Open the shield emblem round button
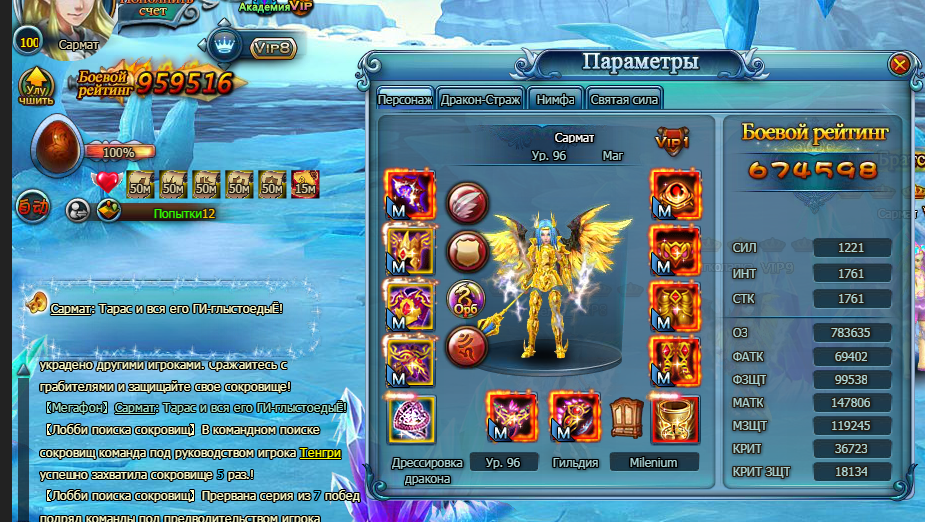925x522 pixels. click(x=466, y=250)
